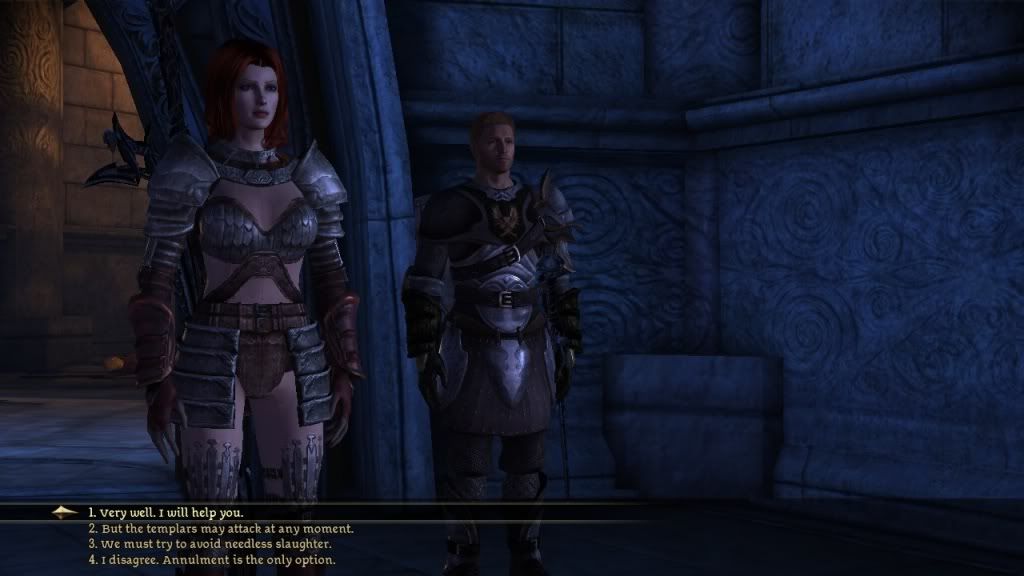Answer "I disagree. Annulment is the only option."
Screen dimensions: 1024x576
(x=211, y=560)
